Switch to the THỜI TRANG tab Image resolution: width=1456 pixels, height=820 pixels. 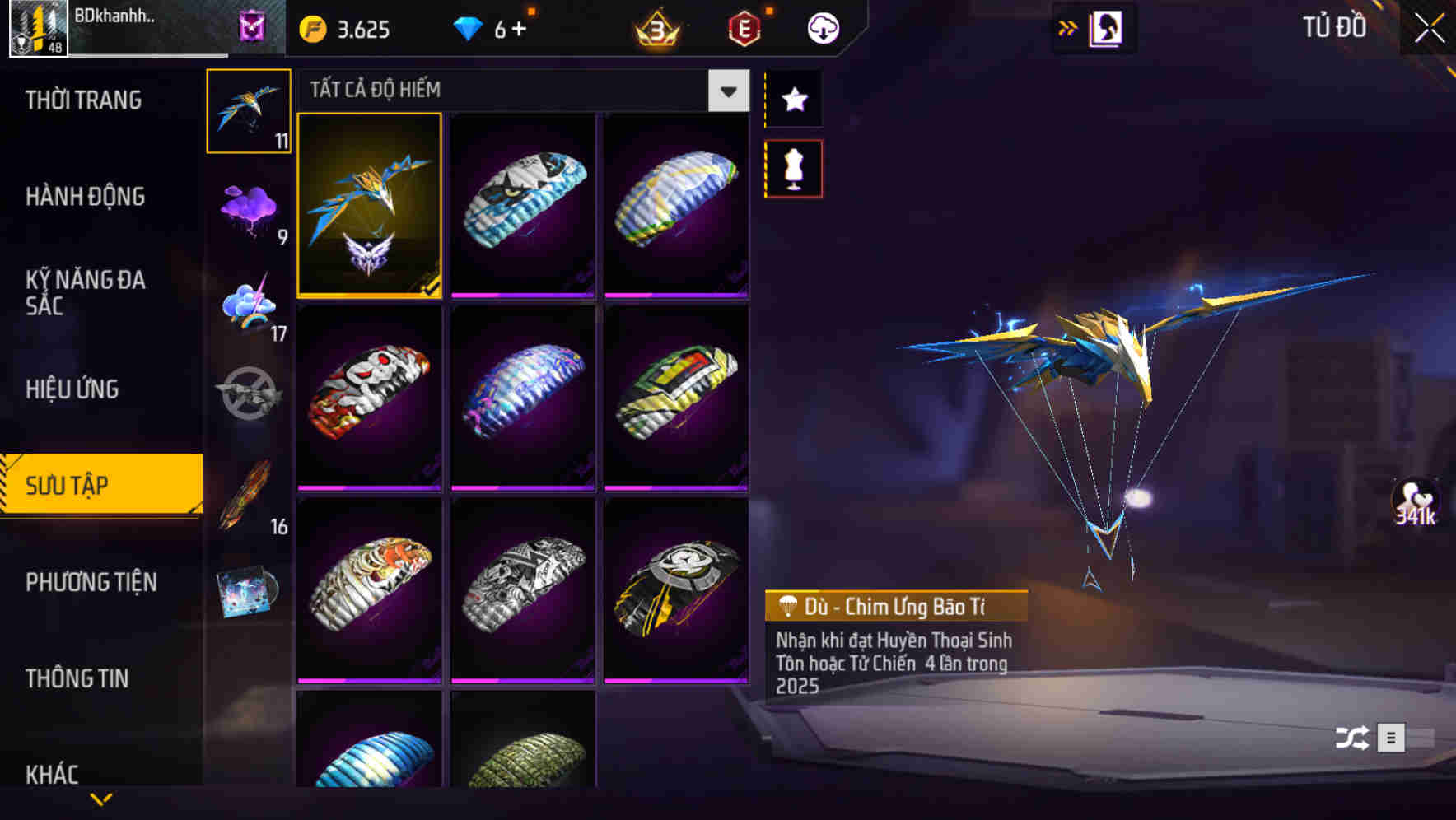click(x=82, y=100)
